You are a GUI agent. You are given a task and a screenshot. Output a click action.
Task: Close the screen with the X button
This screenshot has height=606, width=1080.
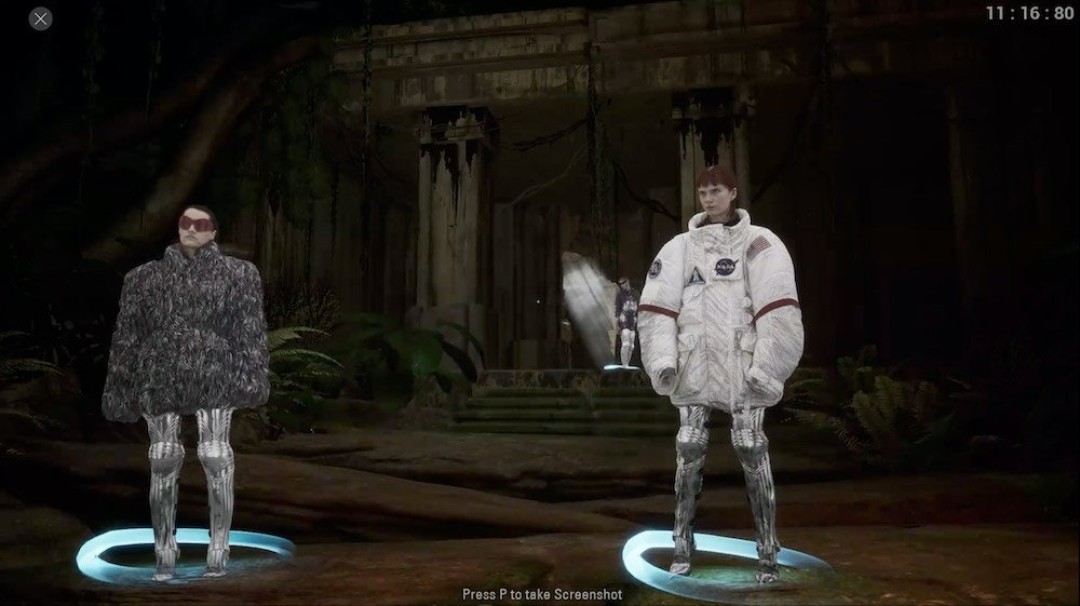coord(40,18)
